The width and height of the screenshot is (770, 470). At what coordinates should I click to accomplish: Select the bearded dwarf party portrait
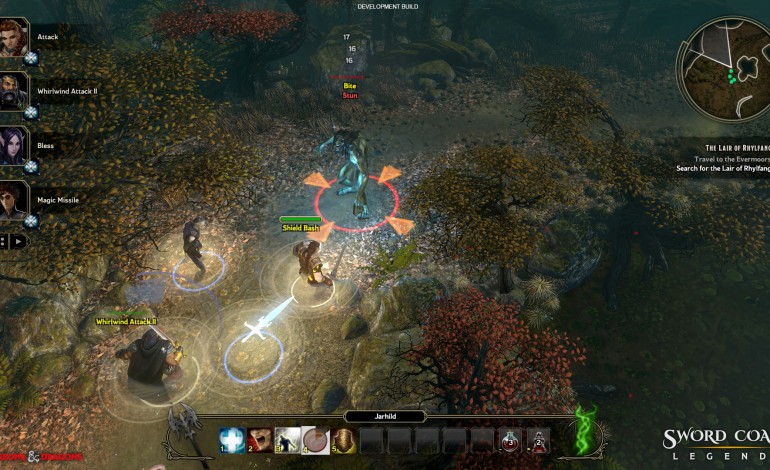point(13,88)
